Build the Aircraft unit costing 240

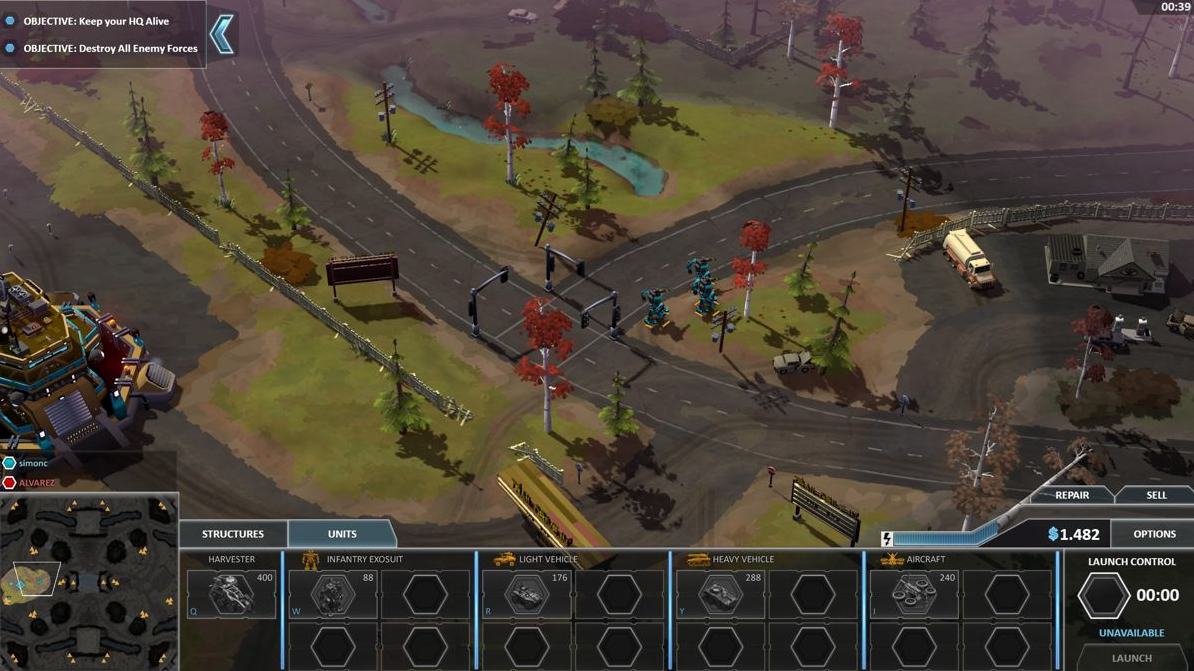pos(914,594)
